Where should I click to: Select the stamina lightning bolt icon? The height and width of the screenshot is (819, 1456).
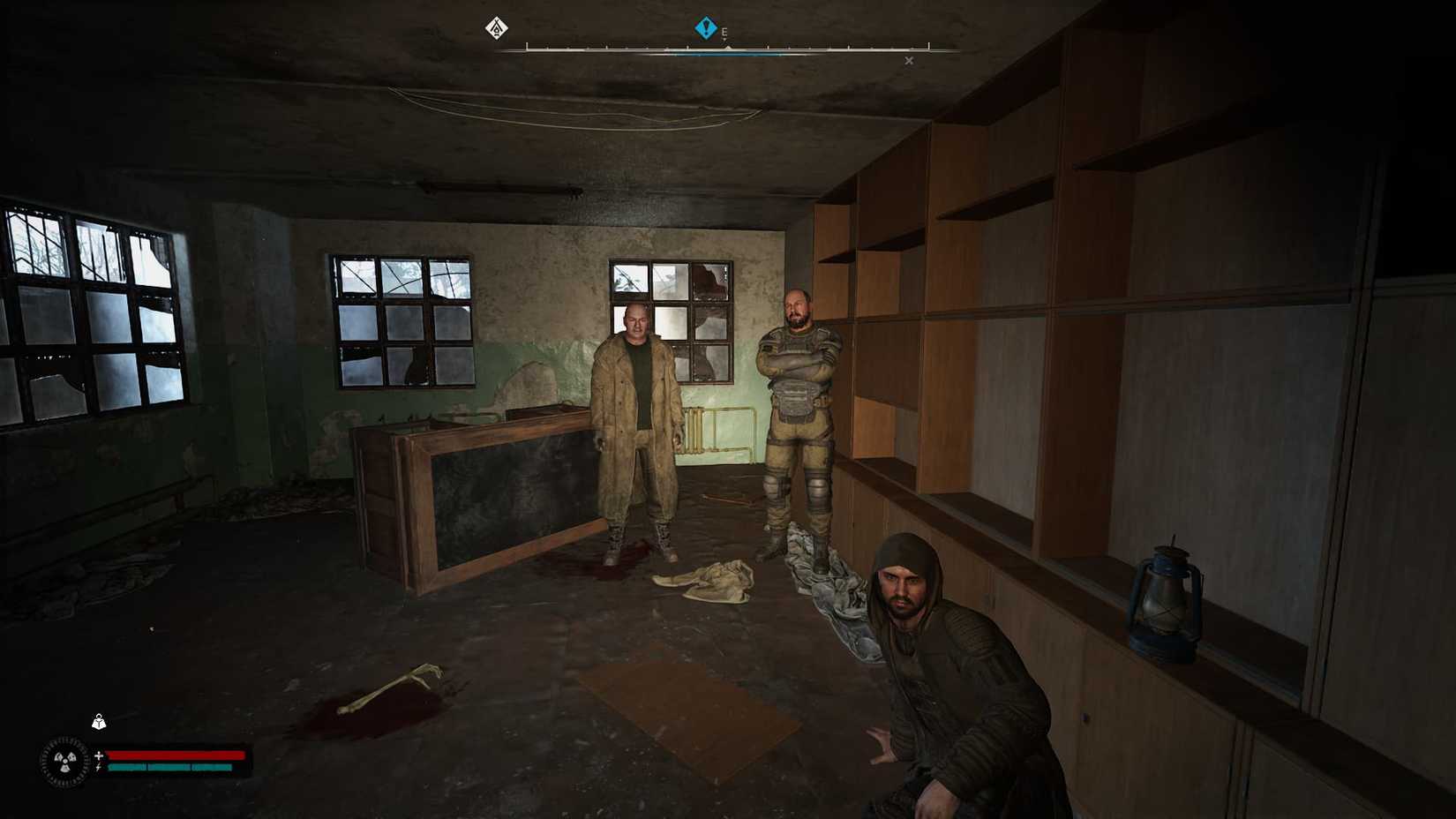[100, 770]
